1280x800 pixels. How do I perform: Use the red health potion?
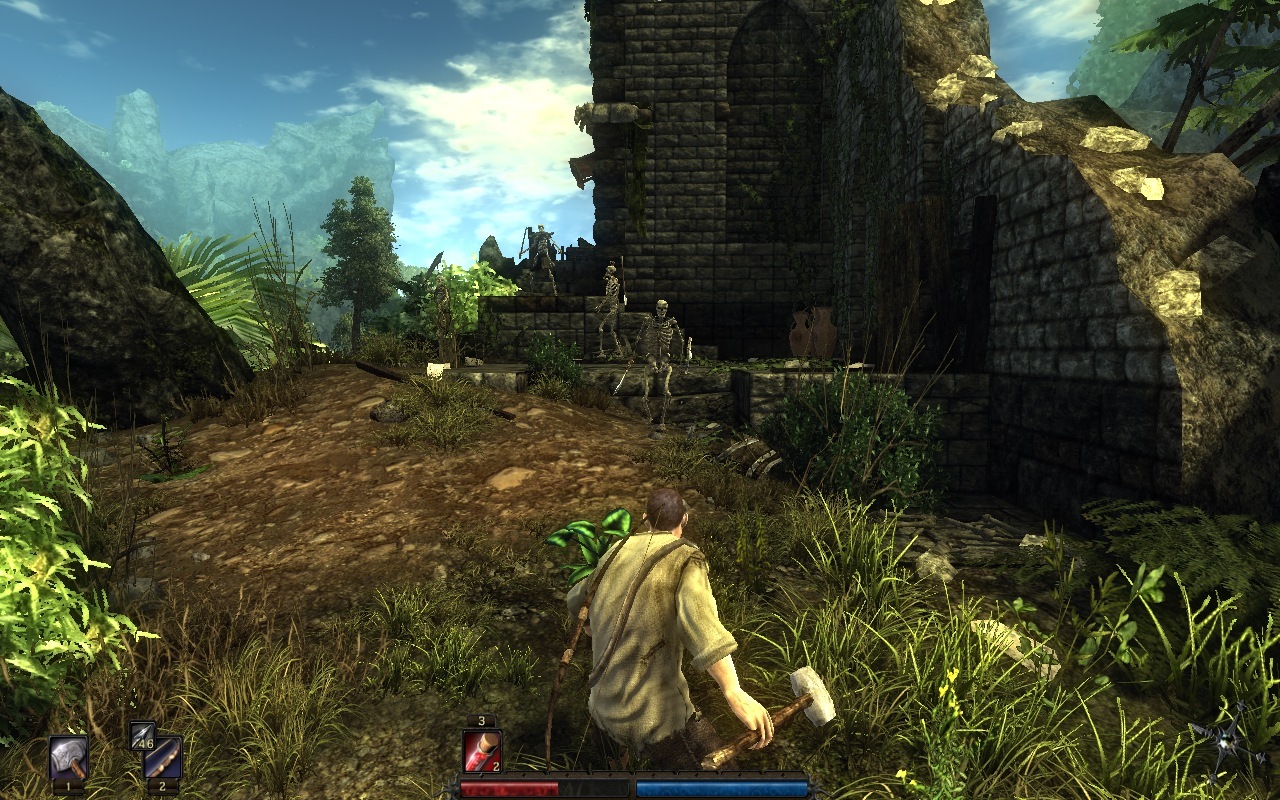point(482,751)
